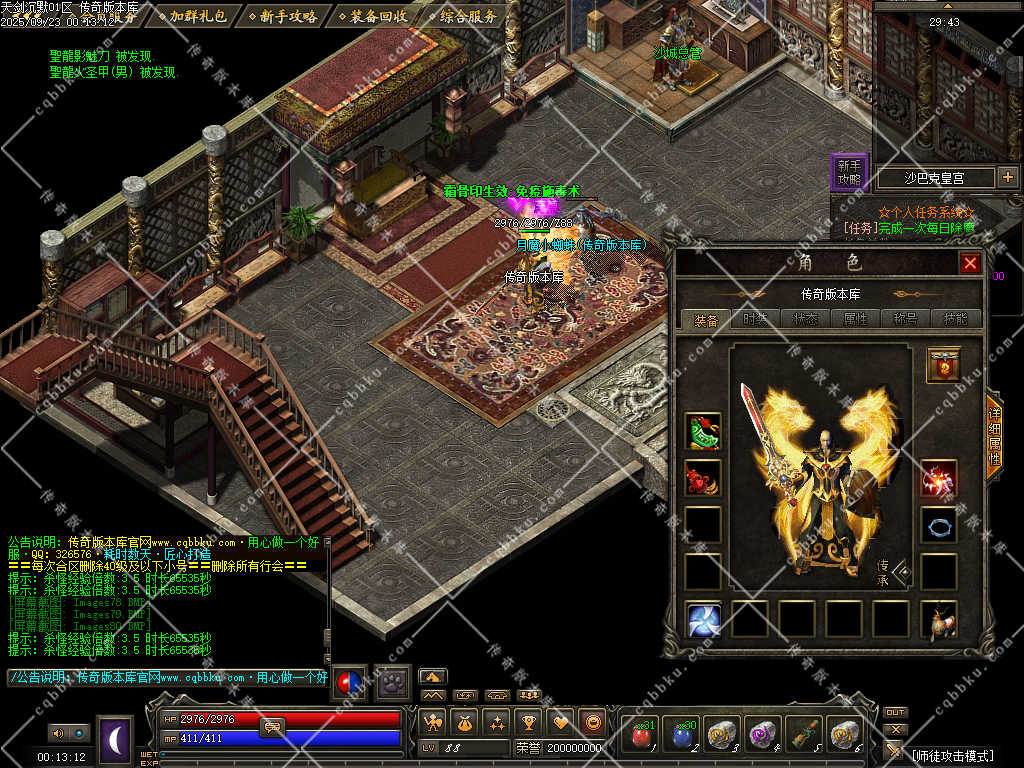Select the green dragon equipment slot
The width and height of the screenshot is (1024, 768).
pos(703,431)
